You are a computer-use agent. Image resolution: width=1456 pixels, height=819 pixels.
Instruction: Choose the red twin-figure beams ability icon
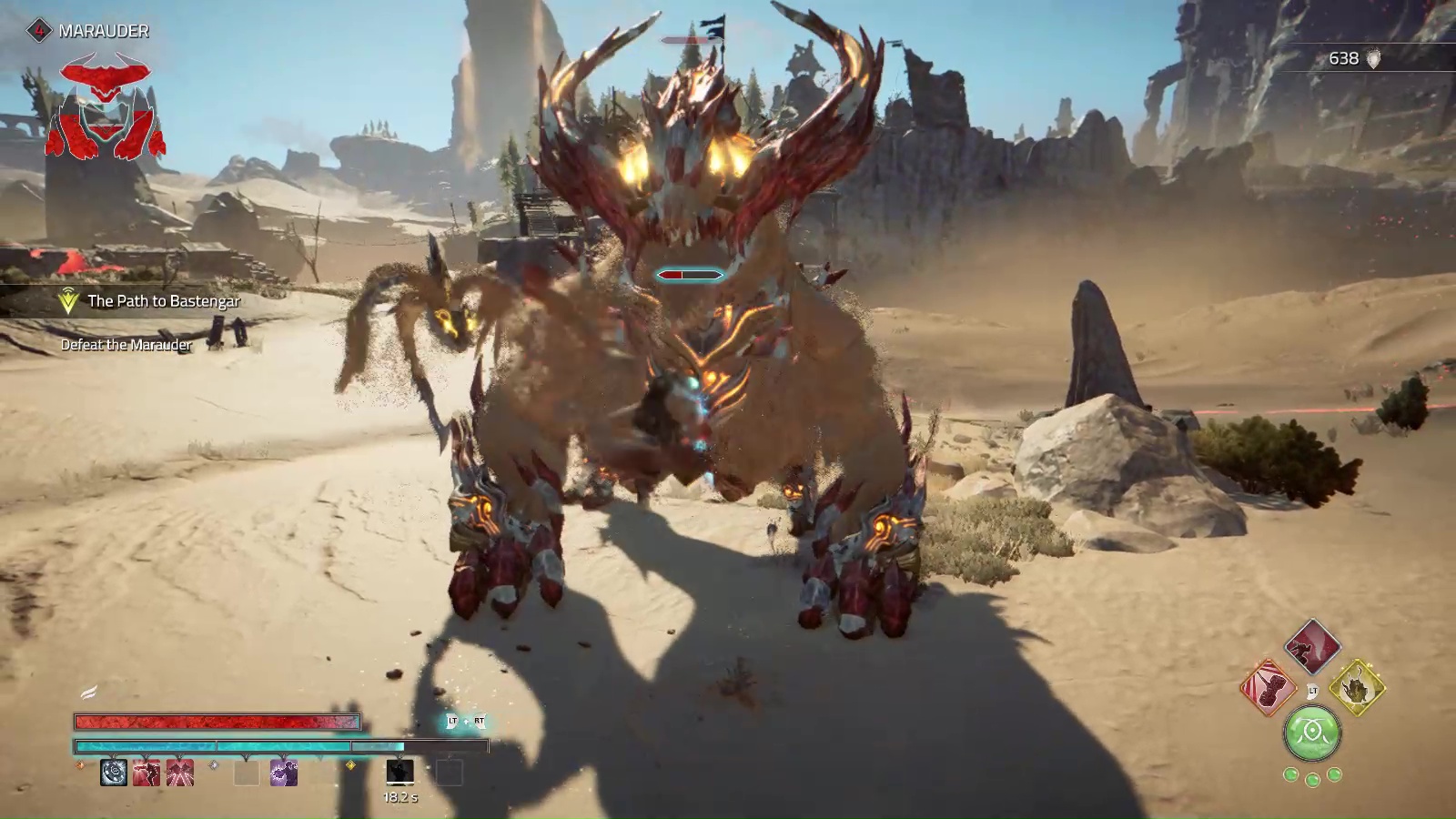[180, 773]
